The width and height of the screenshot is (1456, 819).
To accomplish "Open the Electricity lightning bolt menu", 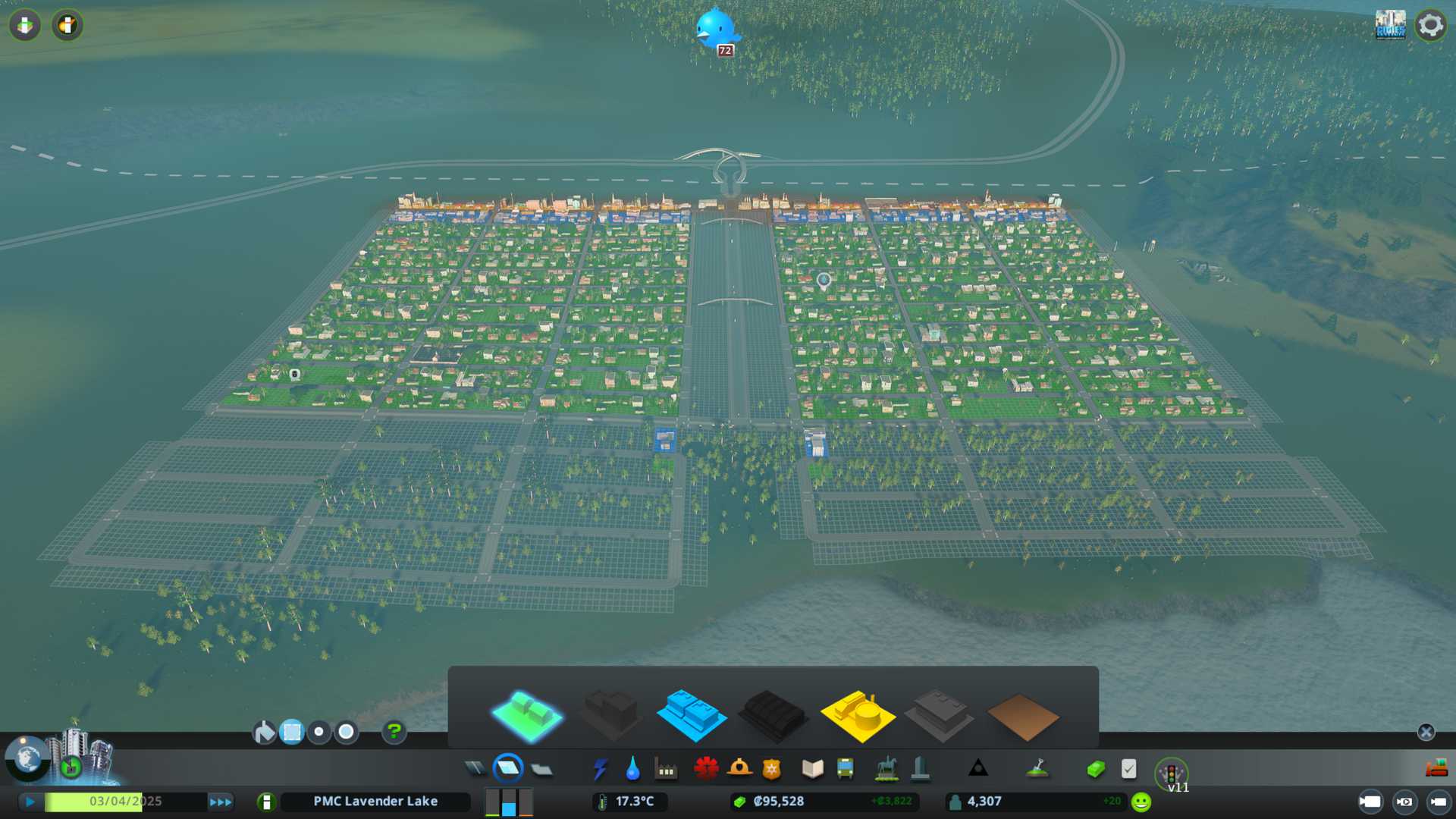I will point(601,770).
